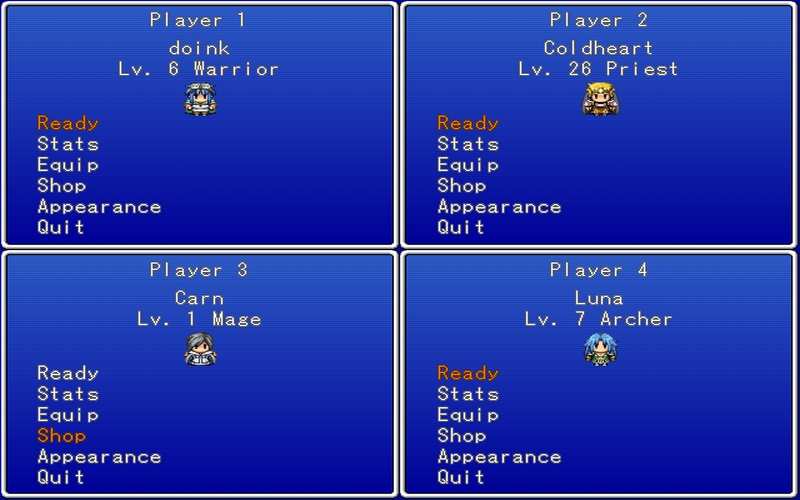Choose Equip in Player 1's panel
The width and height of the screenshot is (800, 500).
coord(68,165)
